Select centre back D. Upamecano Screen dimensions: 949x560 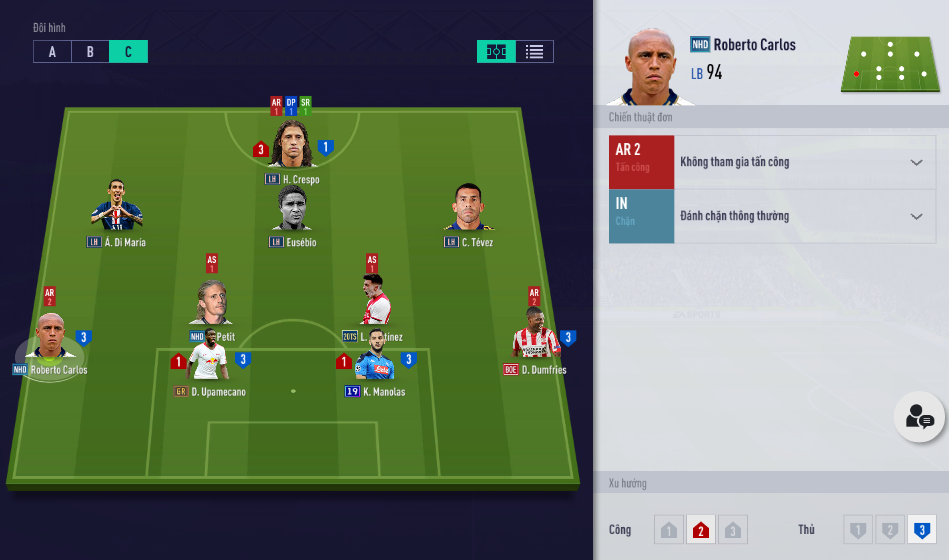pos(210,360)
